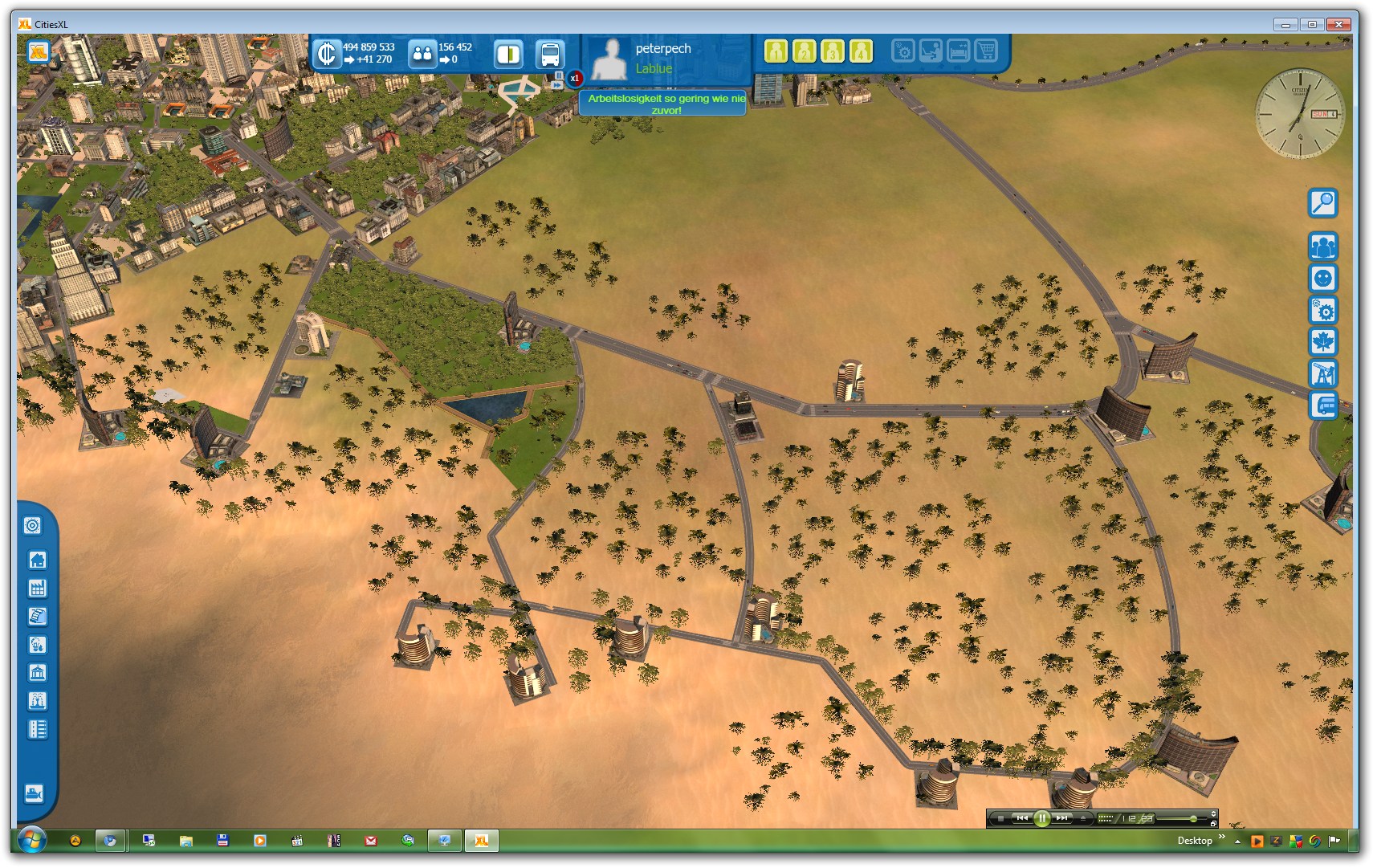
Task: Close the CitiesXL window
Action: [x=1338, y=24]
